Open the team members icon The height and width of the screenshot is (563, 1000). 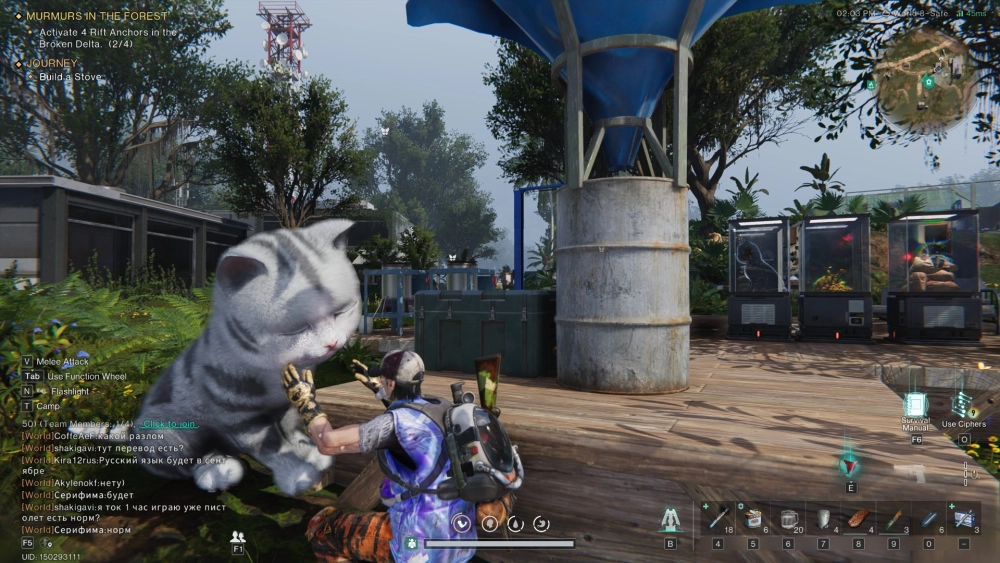click(238, 537)
